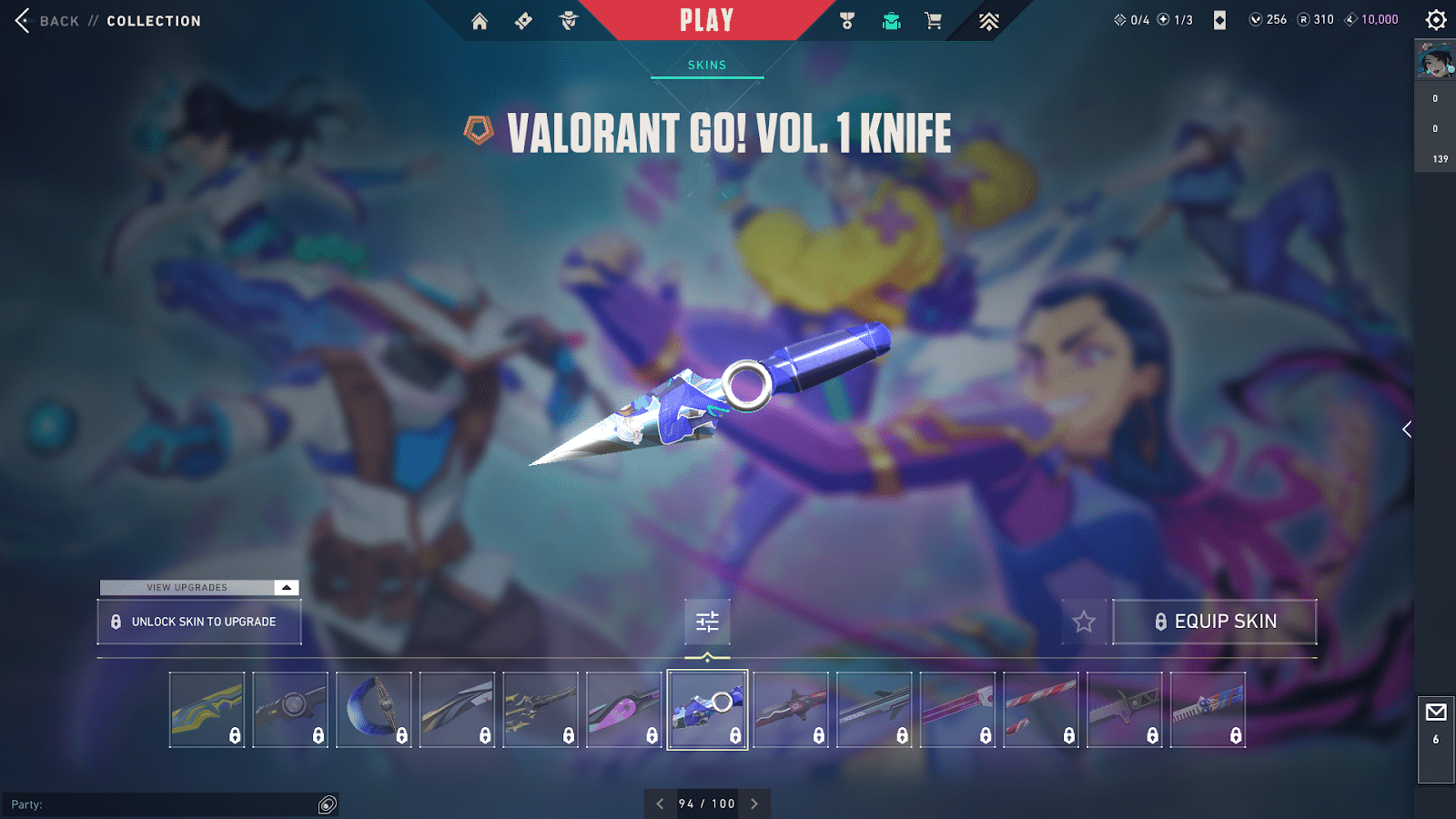Open the Battlepass ticket icon
1456x819 pixels.
tap(523, 21)
